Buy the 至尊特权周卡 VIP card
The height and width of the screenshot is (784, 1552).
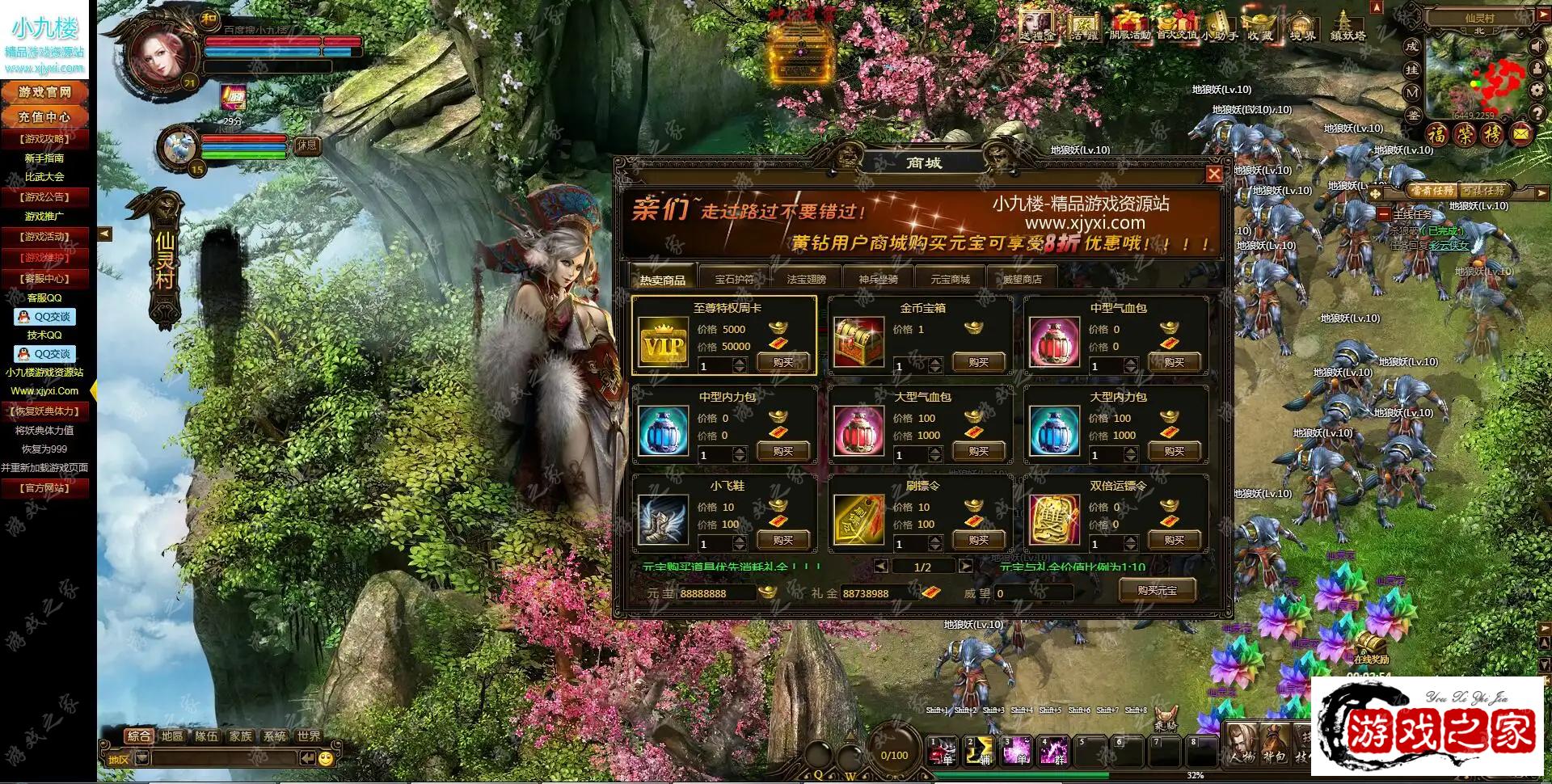click(782, 362)
